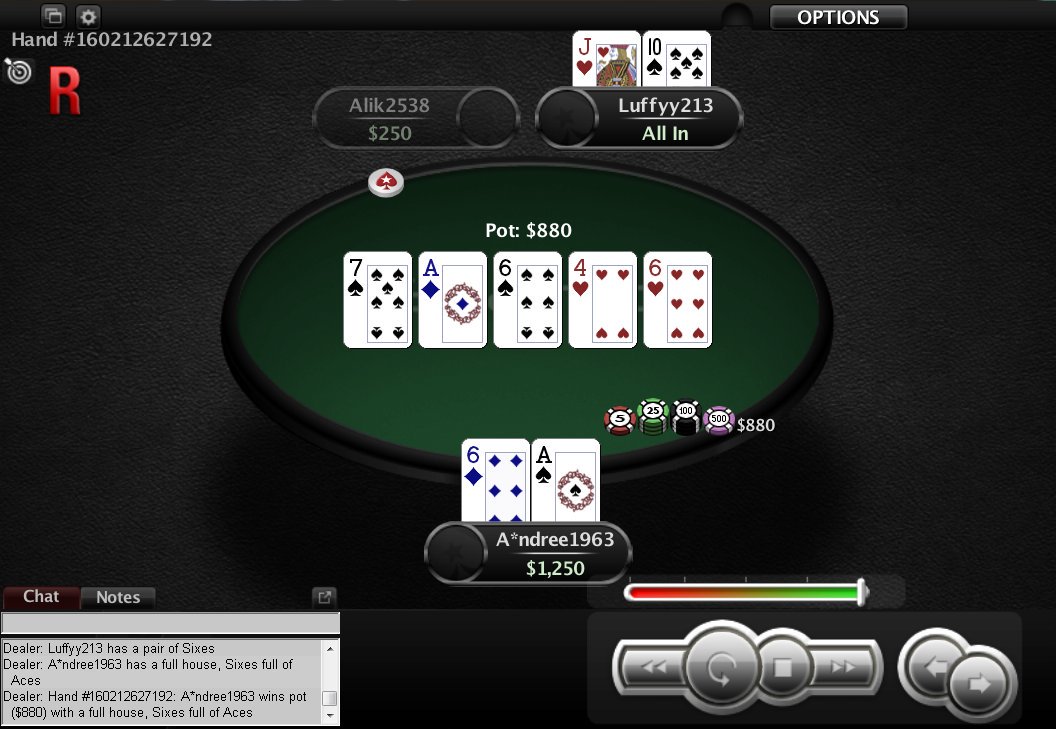Click the overlapping windows icon
Image resolution: width=1056 pixels, height=729 pixels.
53,16
